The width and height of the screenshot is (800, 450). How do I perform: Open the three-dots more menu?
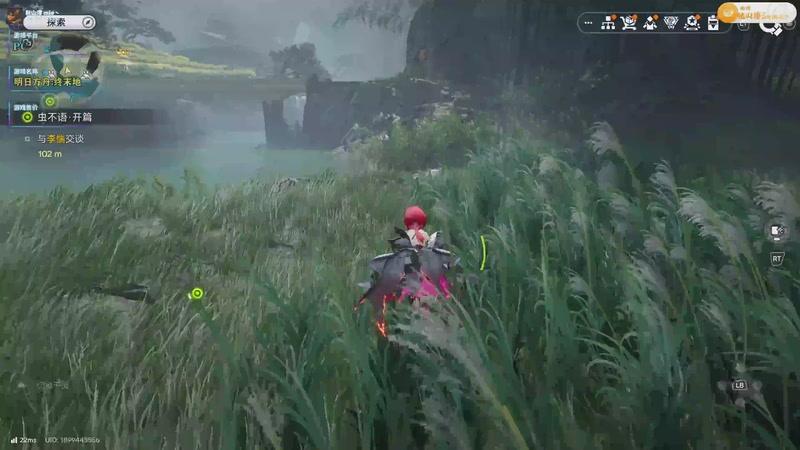pos(587,22)
